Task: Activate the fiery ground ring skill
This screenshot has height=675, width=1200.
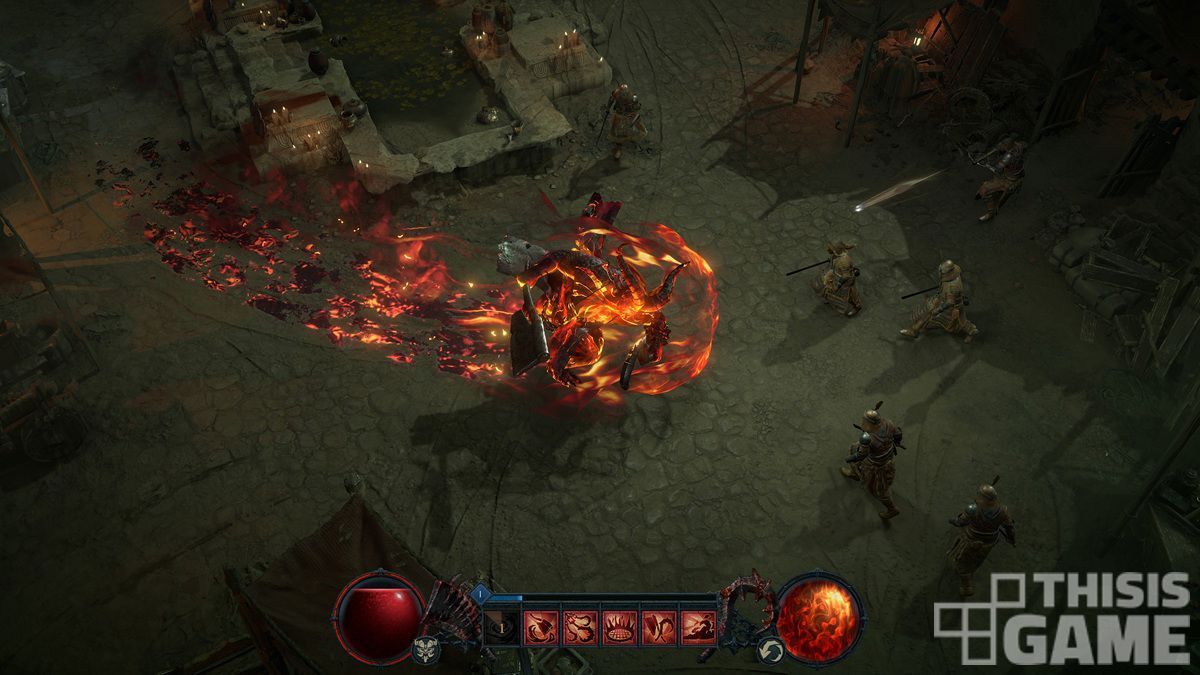Action: pyautogui.click(x=619, y=627)
